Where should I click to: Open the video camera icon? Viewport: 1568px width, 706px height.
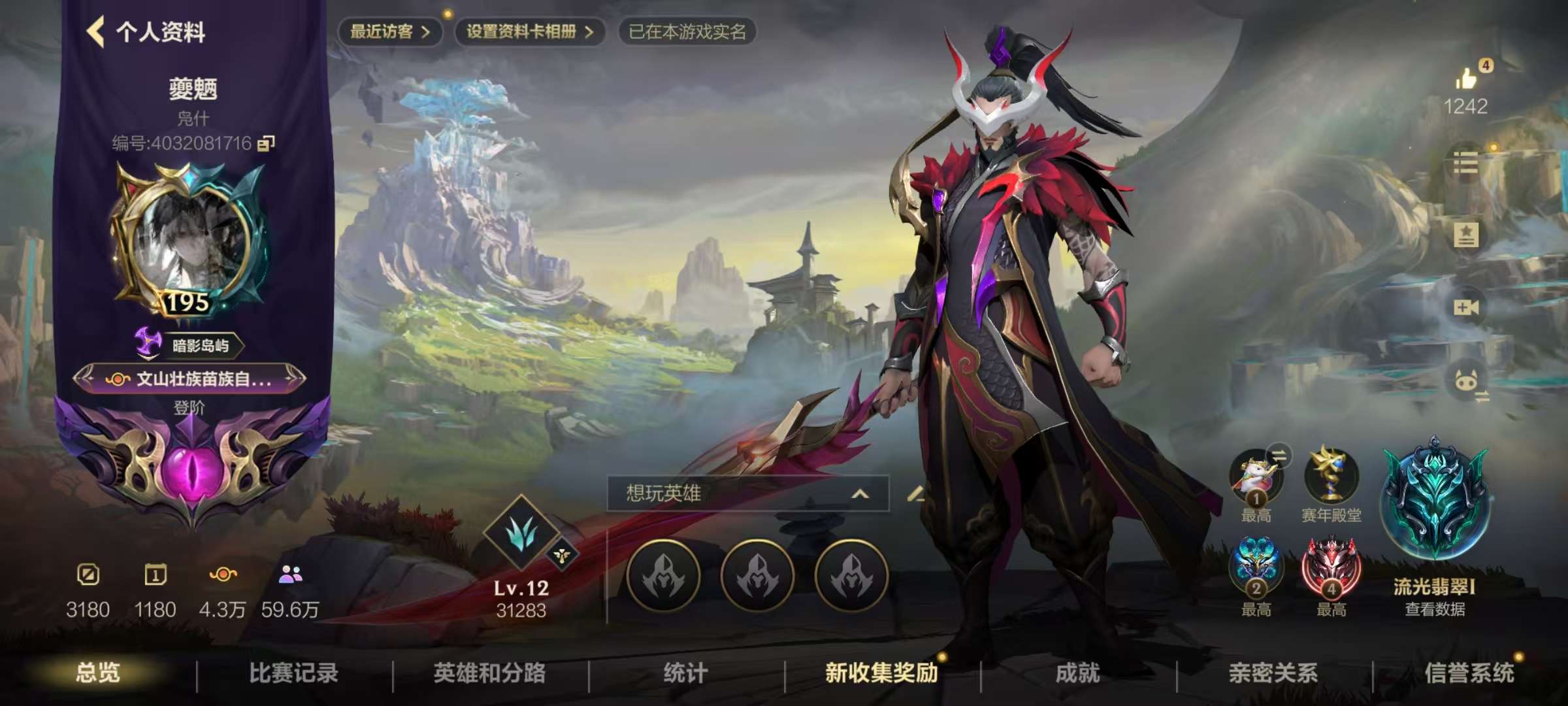[1465, 307]
